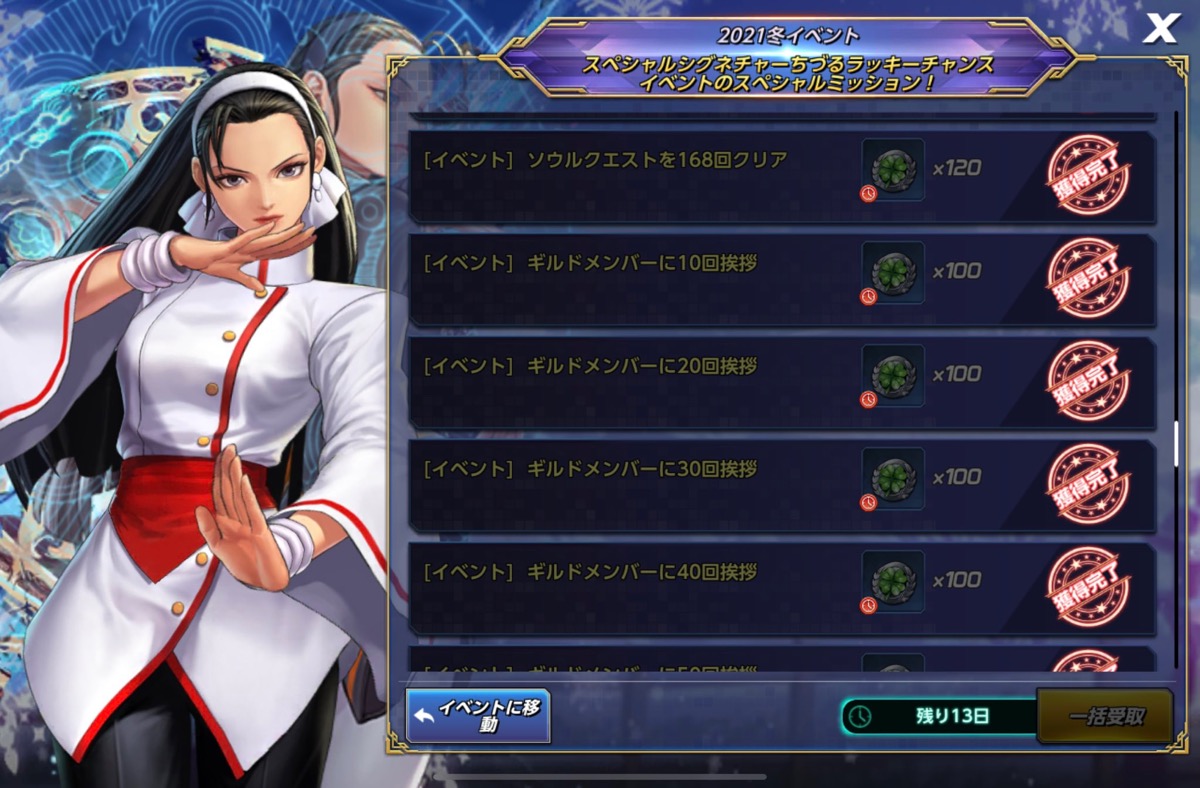Tap the x120 clover coin reward icon
Viewport: 1200px width, 788px height.
point(893,168)
